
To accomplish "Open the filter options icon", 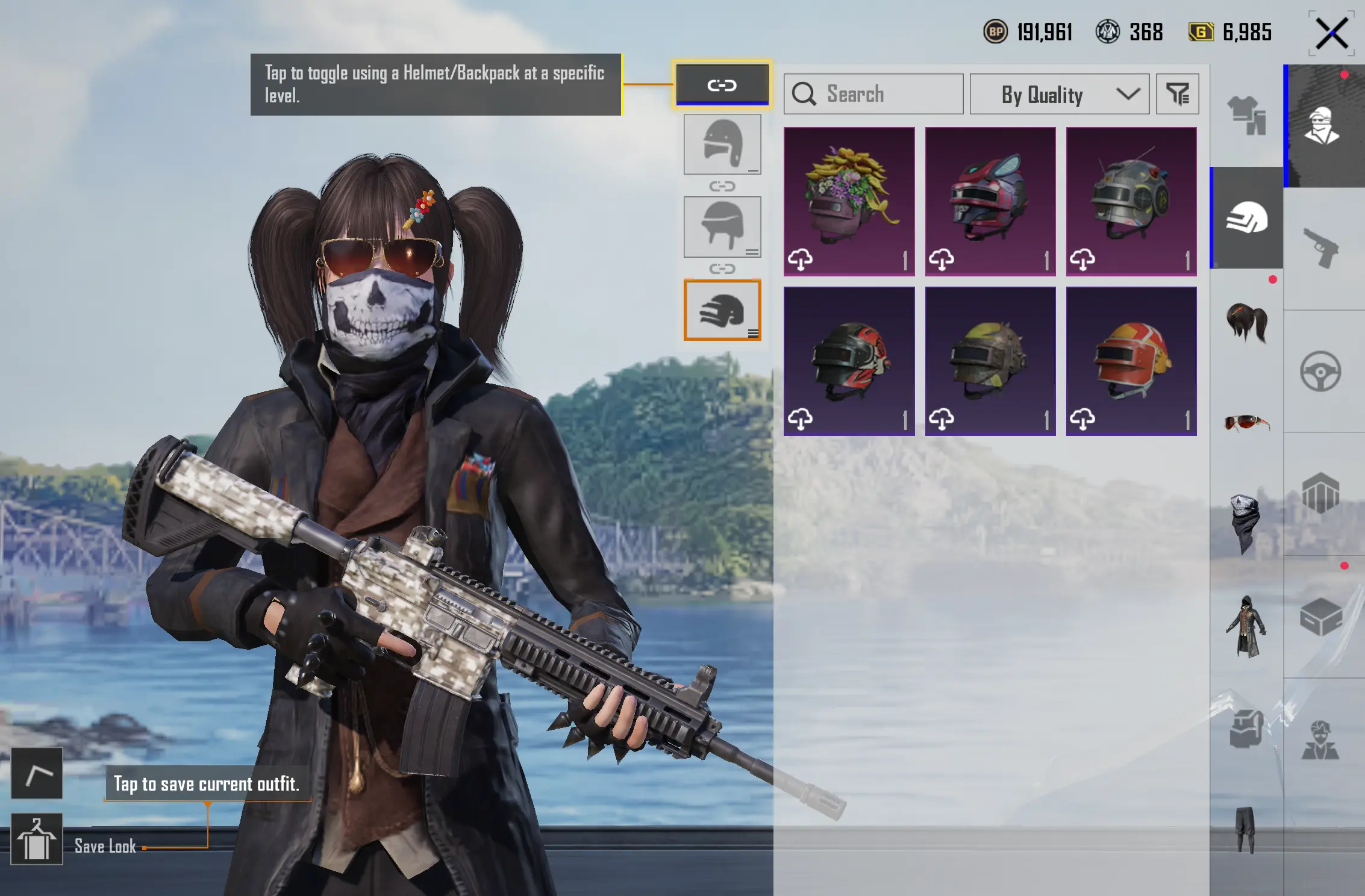I will 1178,95.
